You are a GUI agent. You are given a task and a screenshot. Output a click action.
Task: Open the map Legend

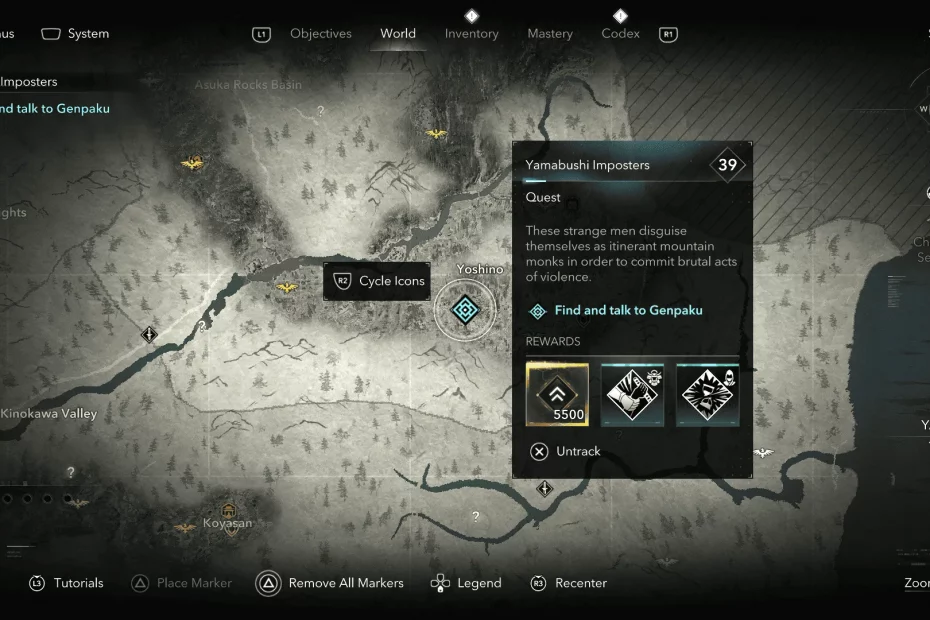pos(466,583)
